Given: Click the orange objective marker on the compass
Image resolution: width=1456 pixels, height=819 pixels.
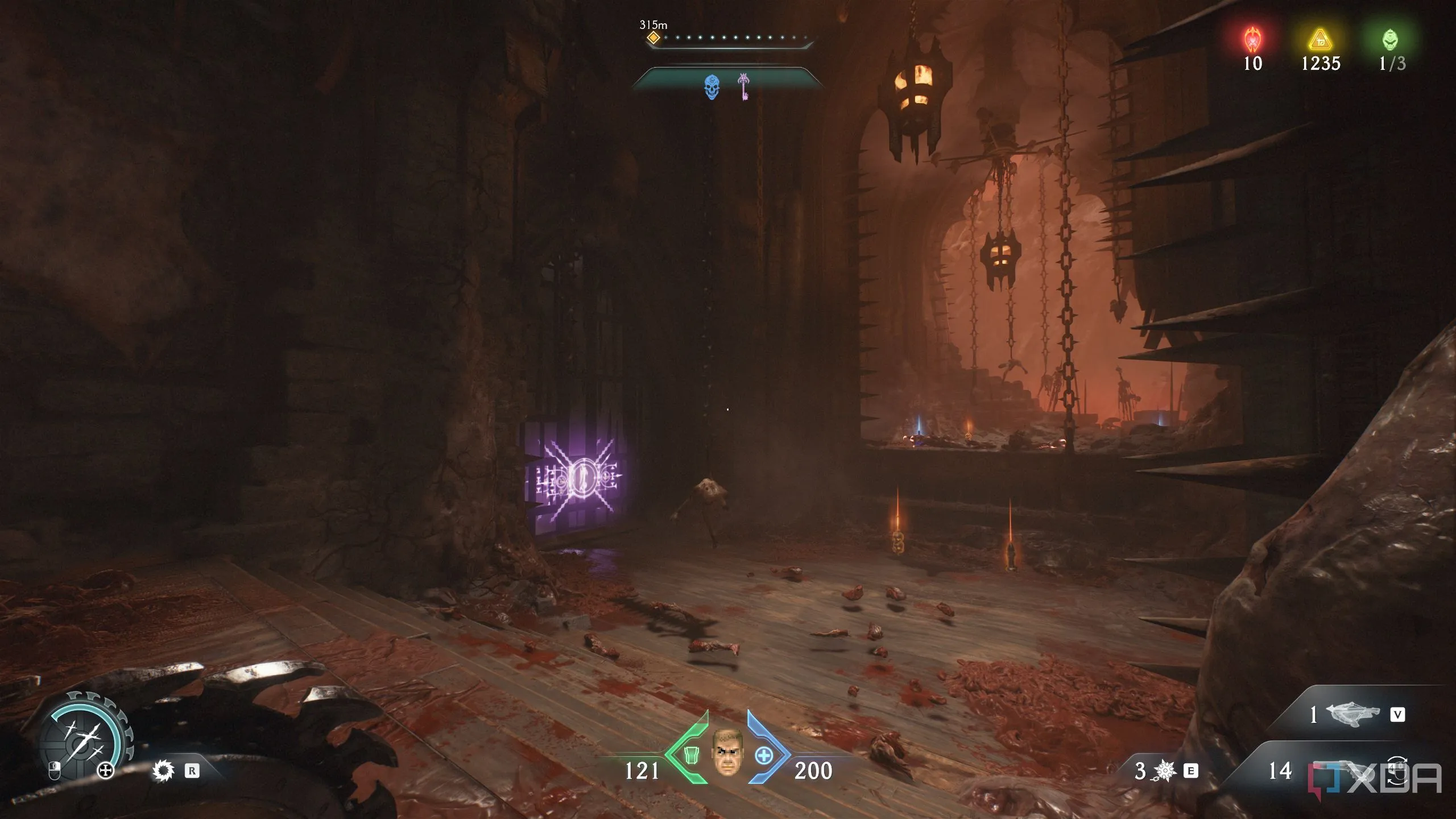Looking at the screenshot, I should pyautogui.click(x=653, y=38).
